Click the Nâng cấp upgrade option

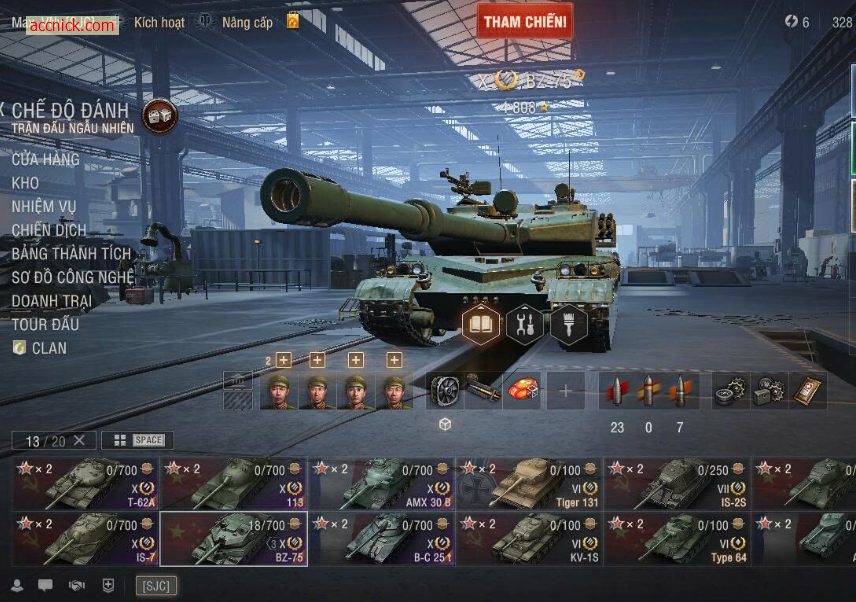coord(247,22)
